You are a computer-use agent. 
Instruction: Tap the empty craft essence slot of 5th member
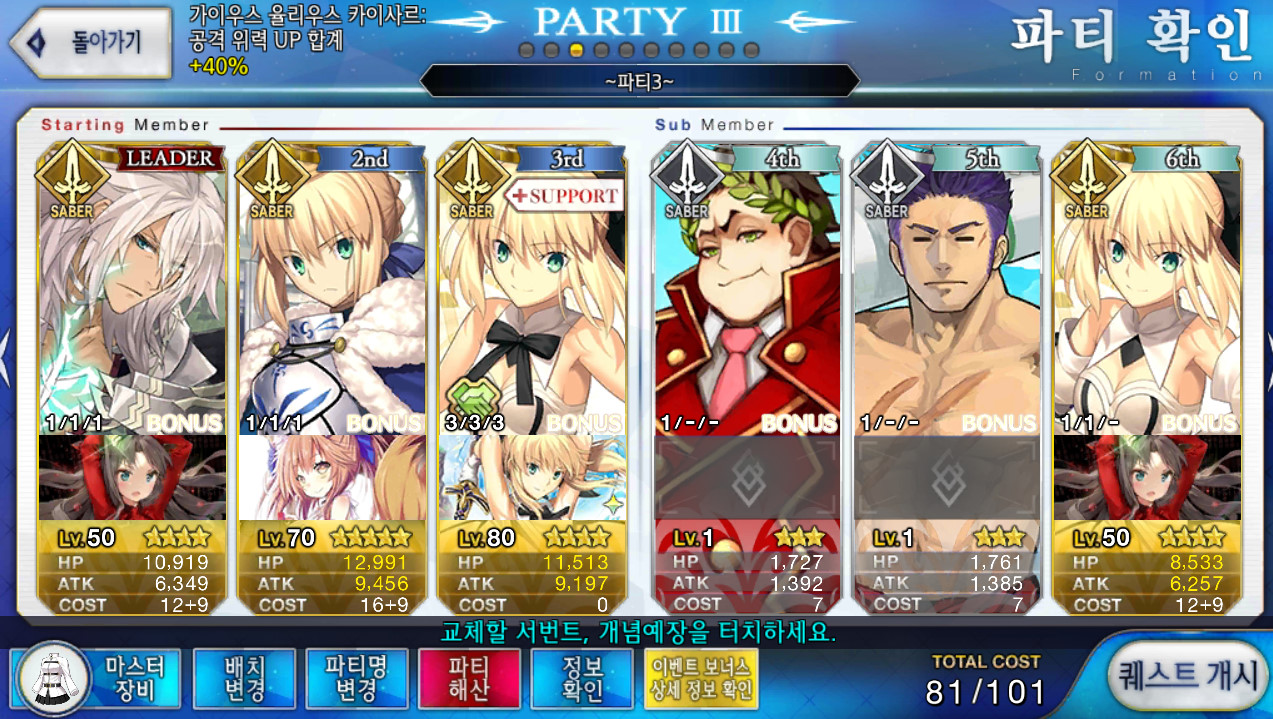point(947,478)
